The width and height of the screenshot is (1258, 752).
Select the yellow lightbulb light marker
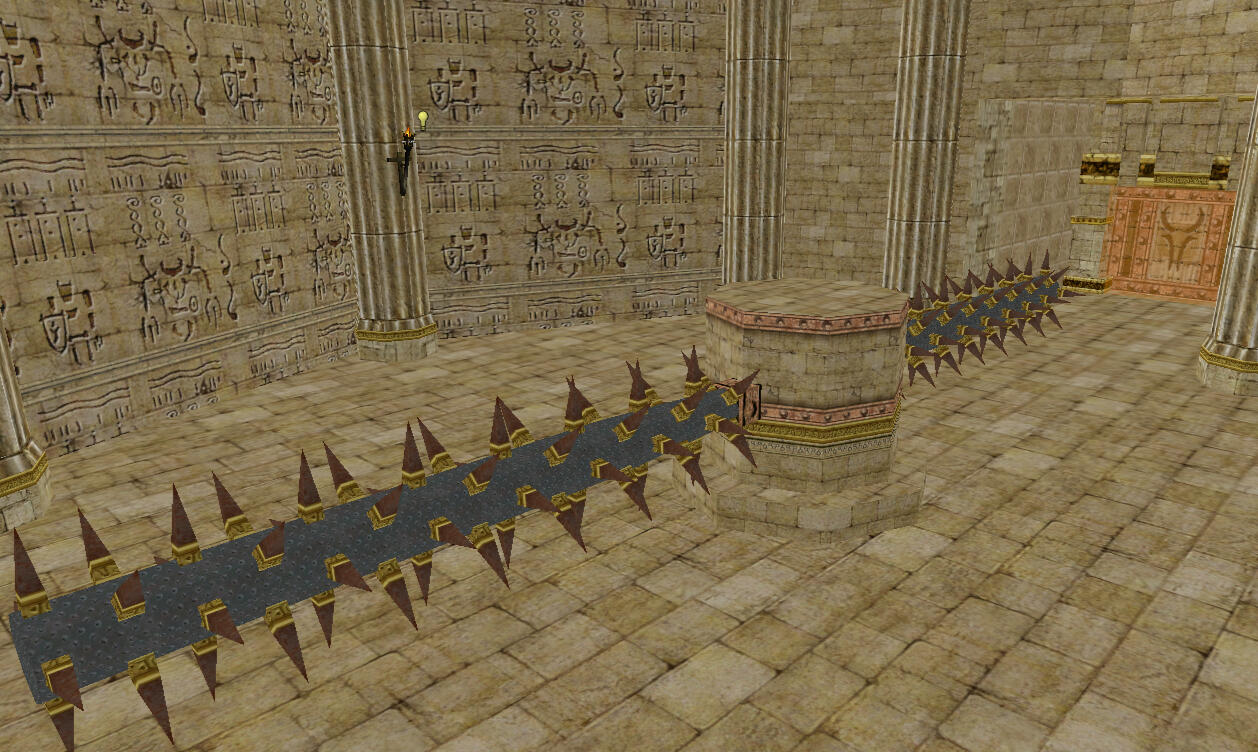pos(422,119)
